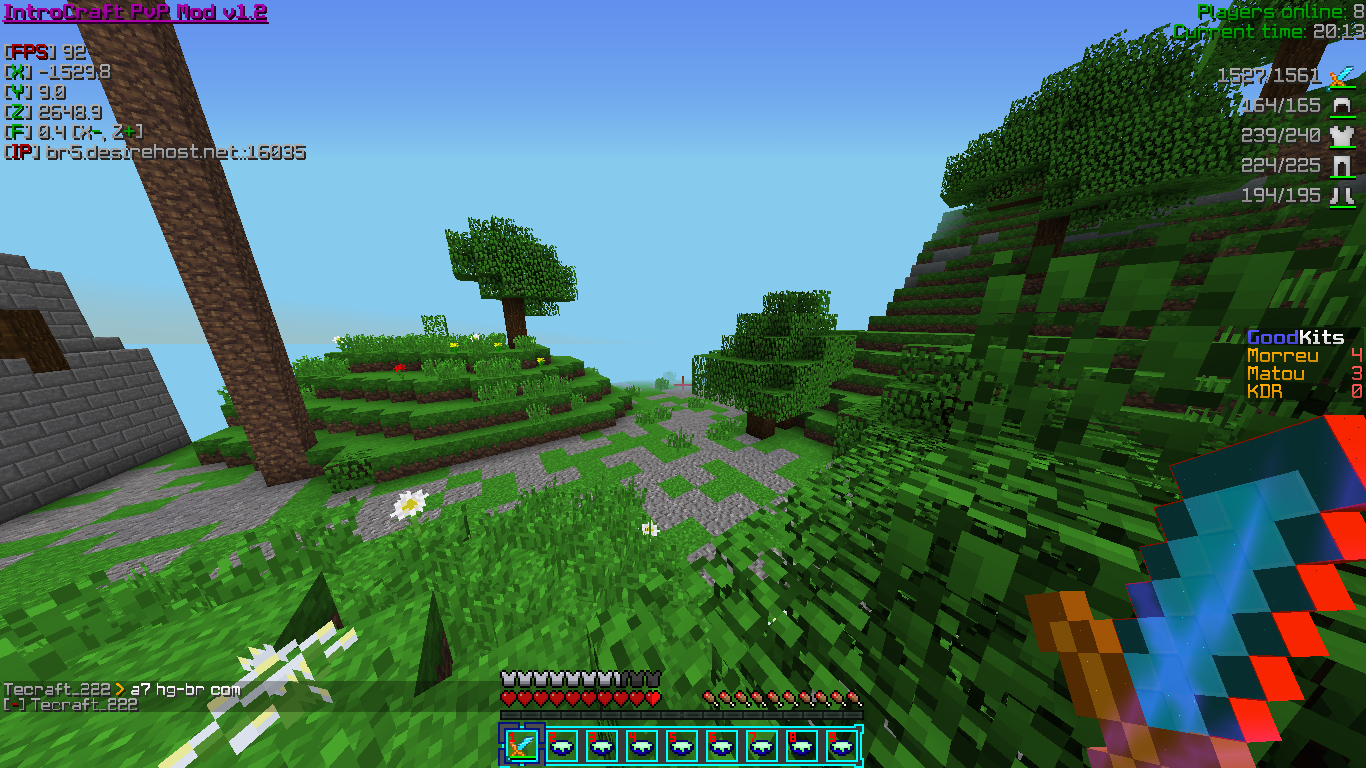Click the GoodKits scoreboard title
Screen dimensions: 1366x768
pos(1295,338)
